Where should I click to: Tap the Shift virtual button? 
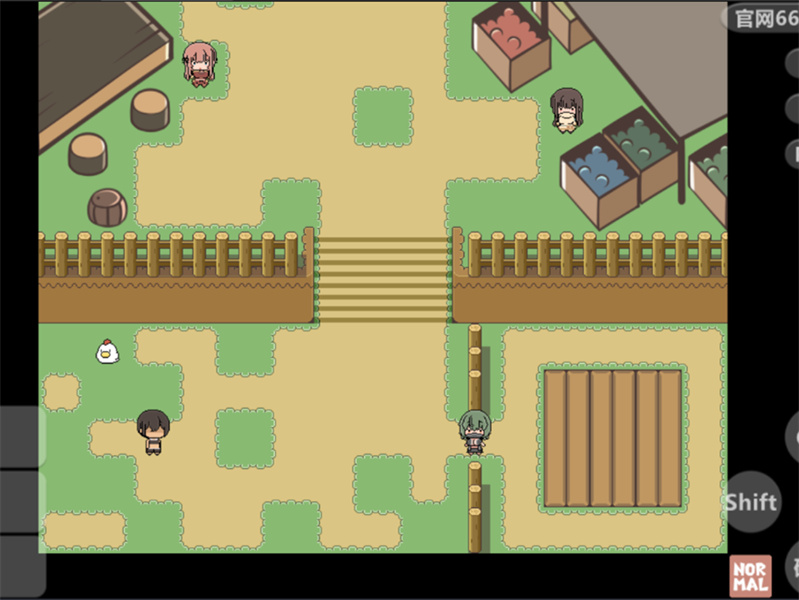point(751,503)
